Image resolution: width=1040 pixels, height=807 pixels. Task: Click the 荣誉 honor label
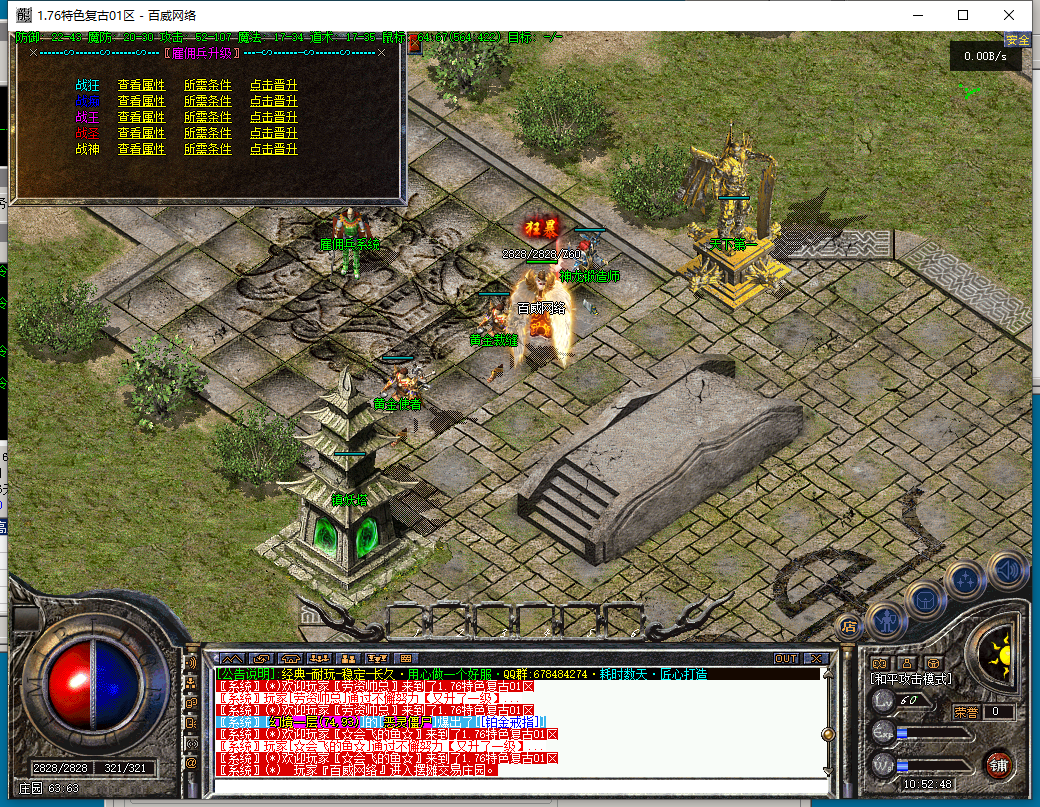click(x=966, y=712)
